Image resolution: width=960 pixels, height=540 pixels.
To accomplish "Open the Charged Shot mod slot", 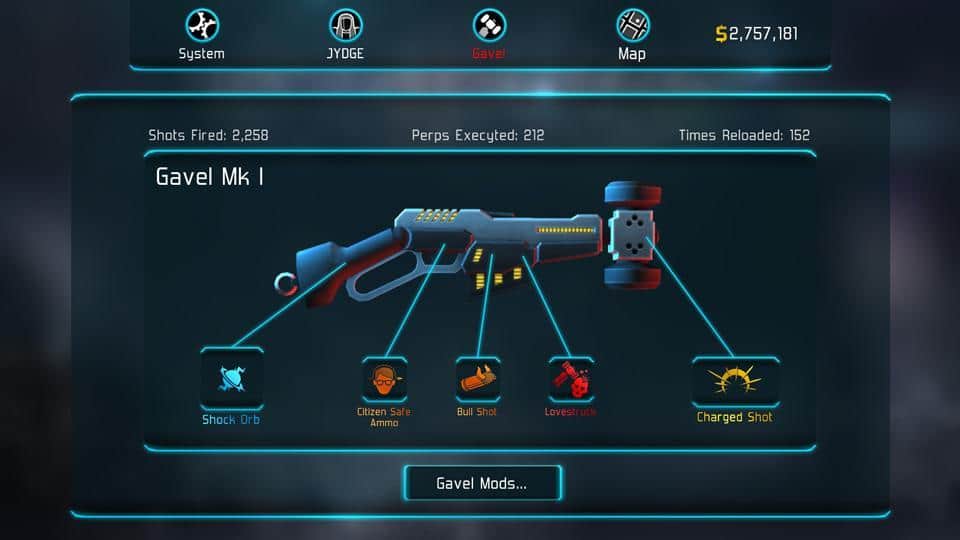I will coord(735,382).
